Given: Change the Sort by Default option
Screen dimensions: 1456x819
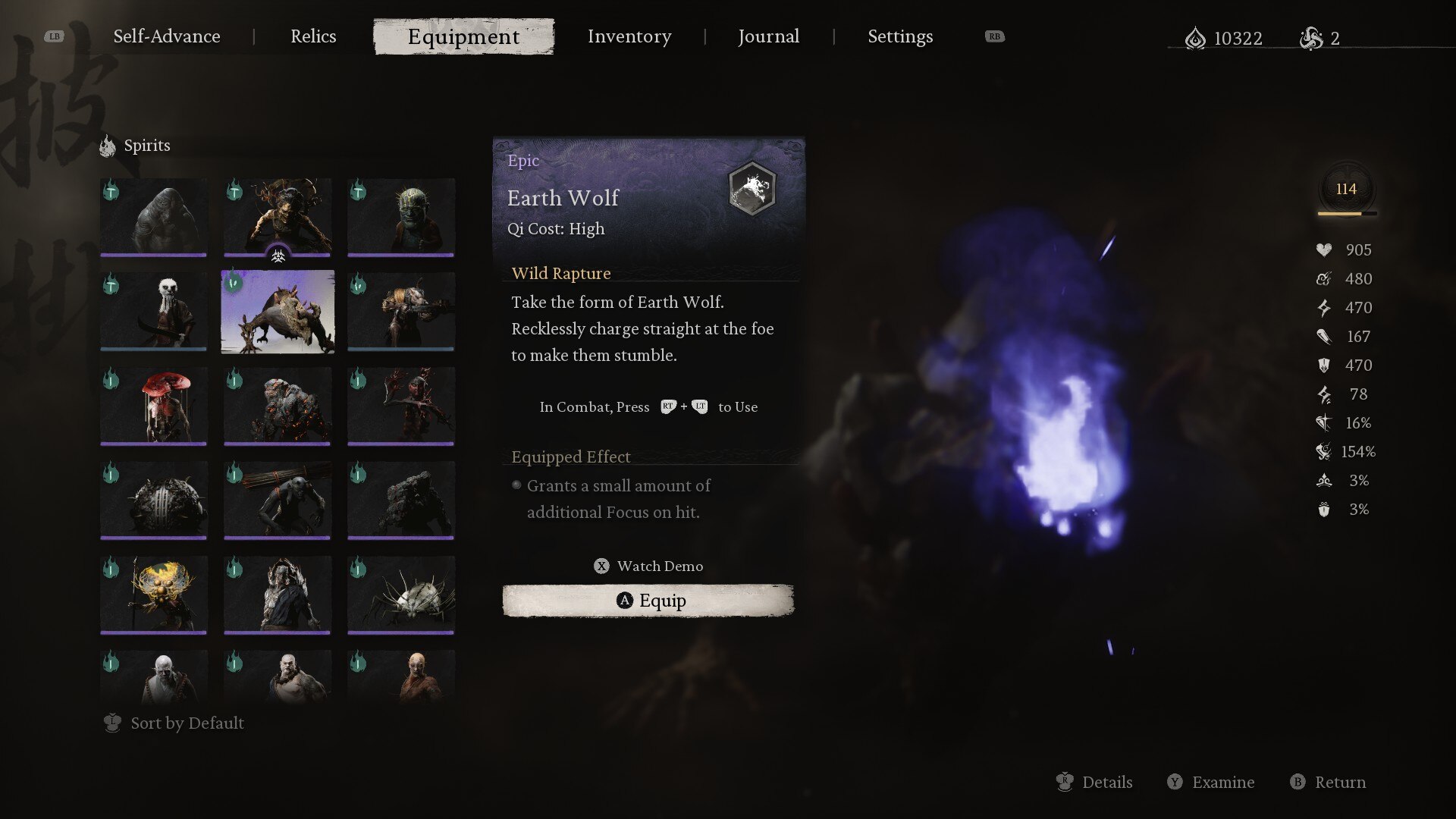Looking at the screenshot, I should (174, 723).
